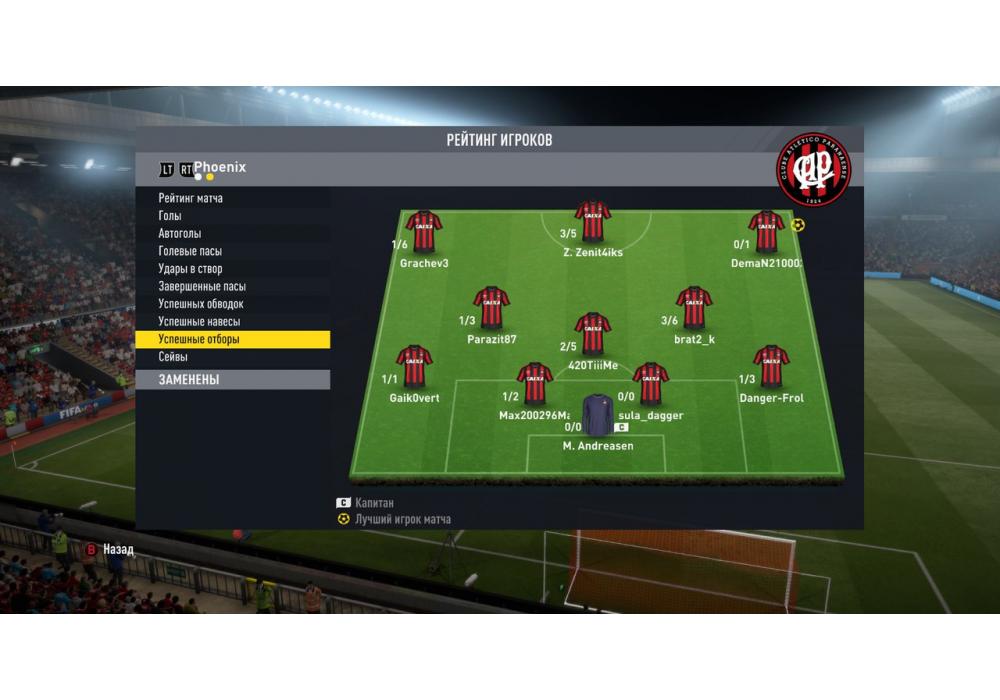1000x700 pixels.
Task: Select the Успешные навесы entry
Action: (198, 322)
